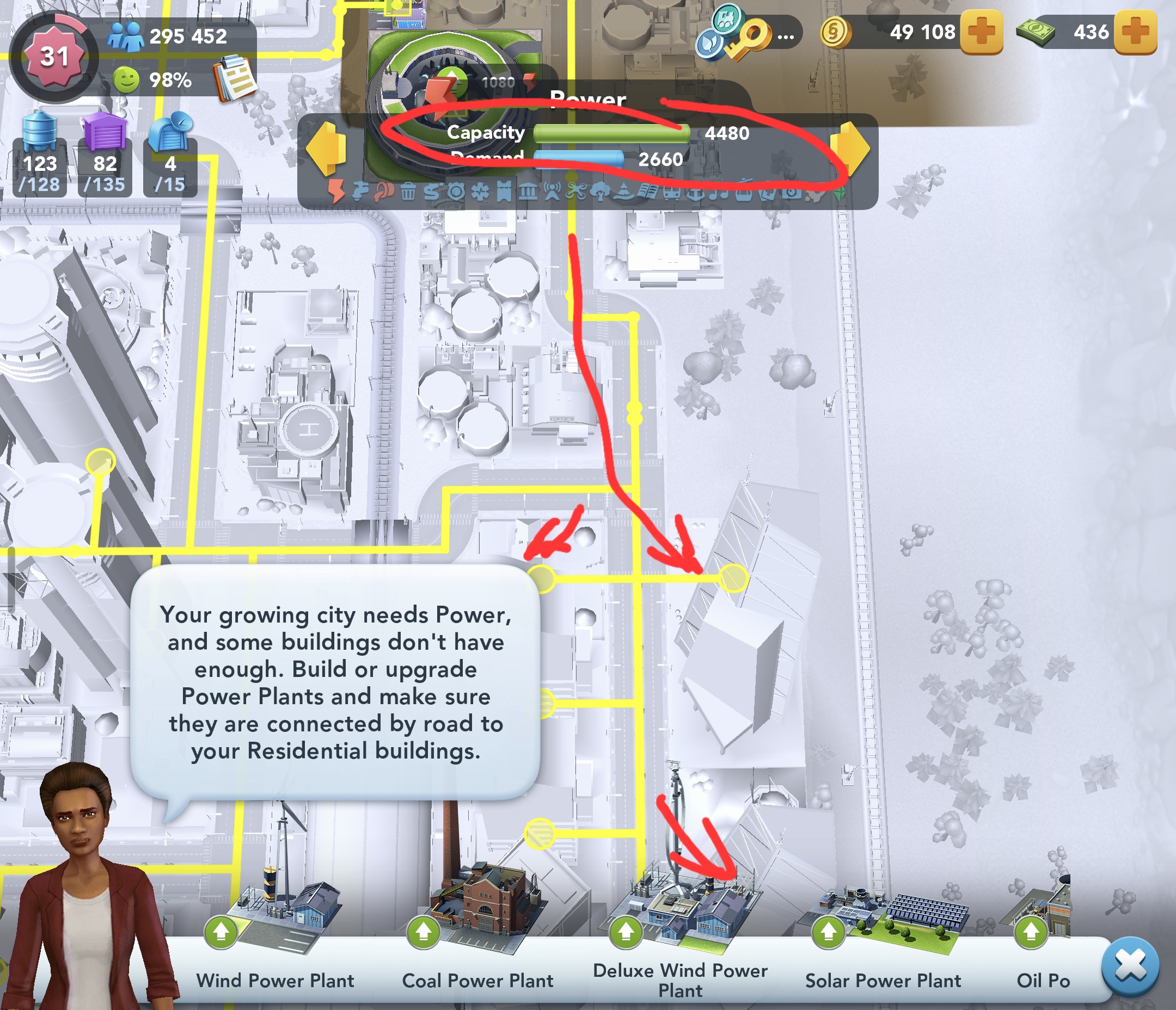Select the Wind Power Plant

point(275,931)
